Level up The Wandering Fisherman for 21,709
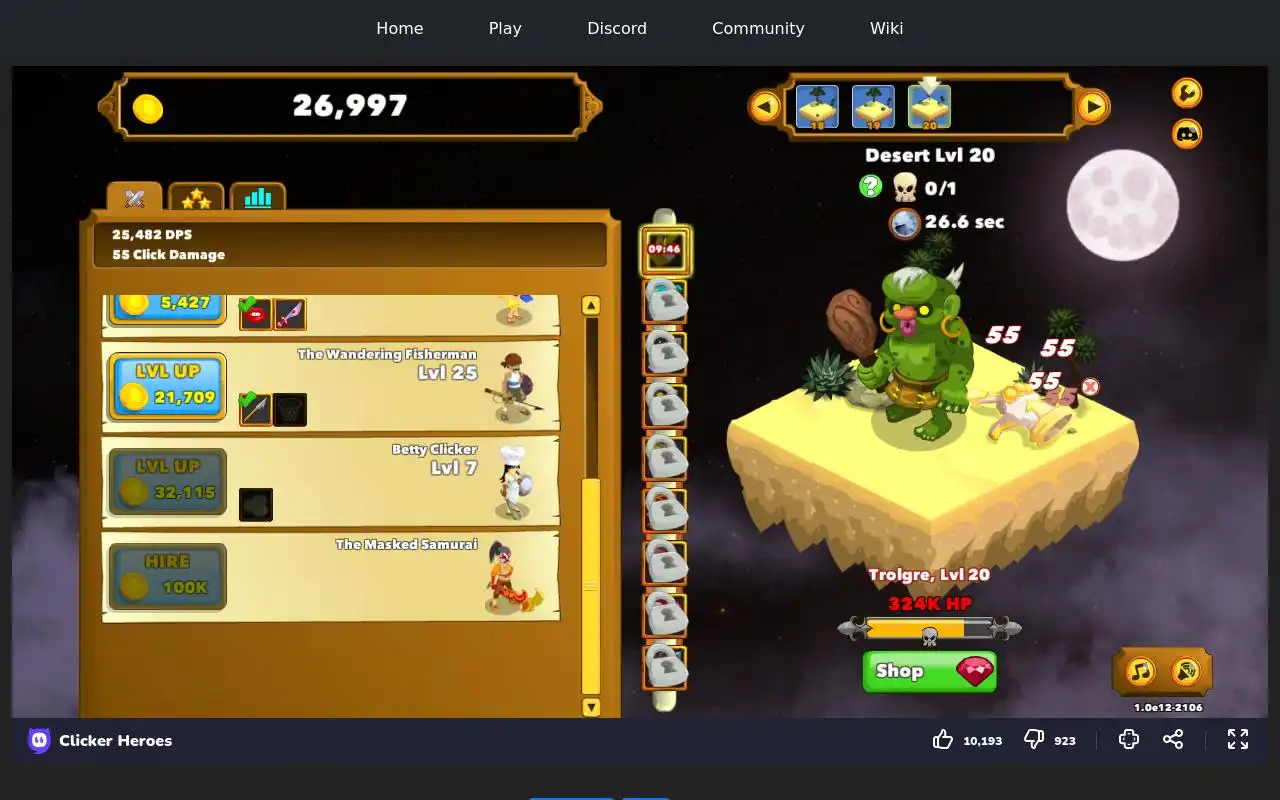Screen dimensions: 1280x800 [167, 386]
